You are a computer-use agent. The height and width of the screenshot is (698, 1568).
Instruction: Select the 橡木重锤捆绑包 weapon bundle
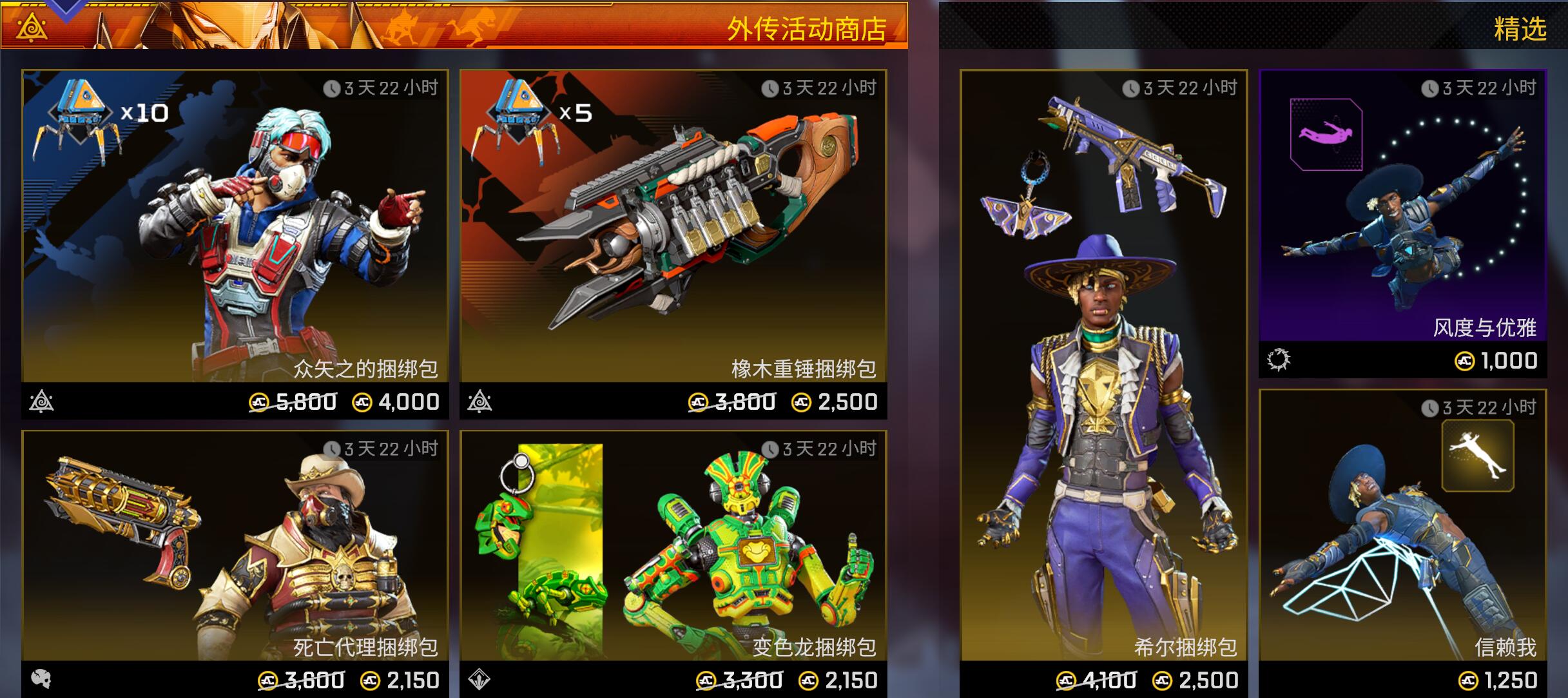point(673,244)
